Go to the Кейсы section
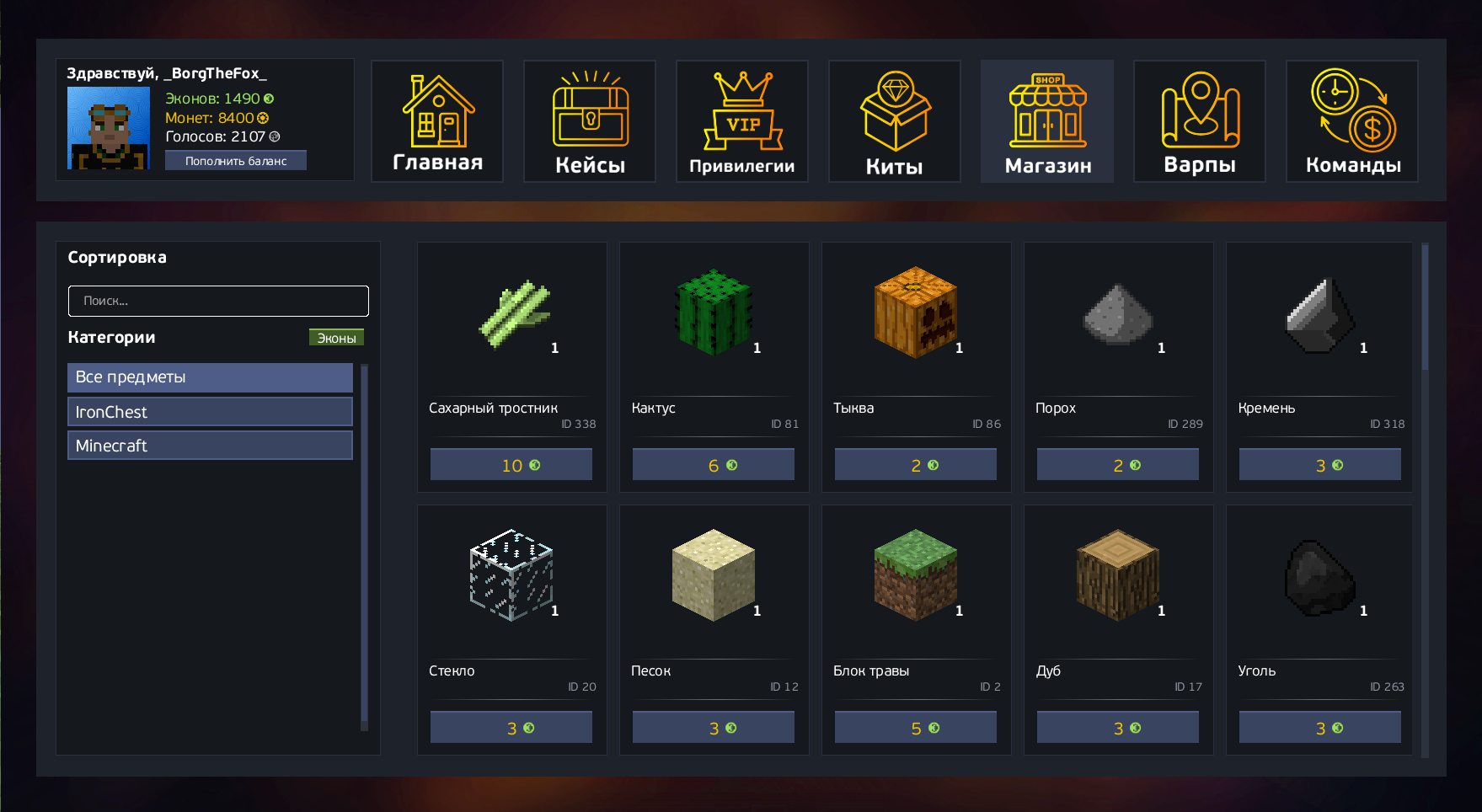Image resolution: width=1482 pixels, height=812 pixels. (x=590, y=121)
